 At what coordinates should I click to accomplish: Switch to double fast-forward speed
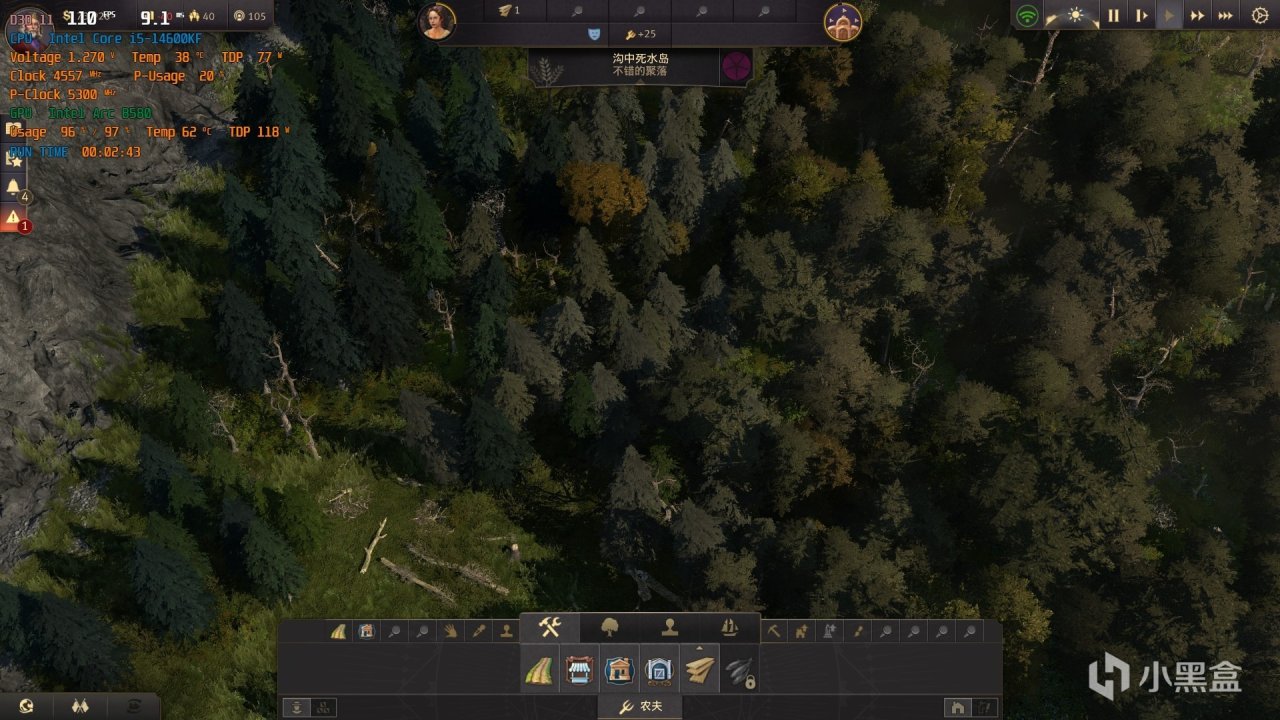pos(1196,16)
